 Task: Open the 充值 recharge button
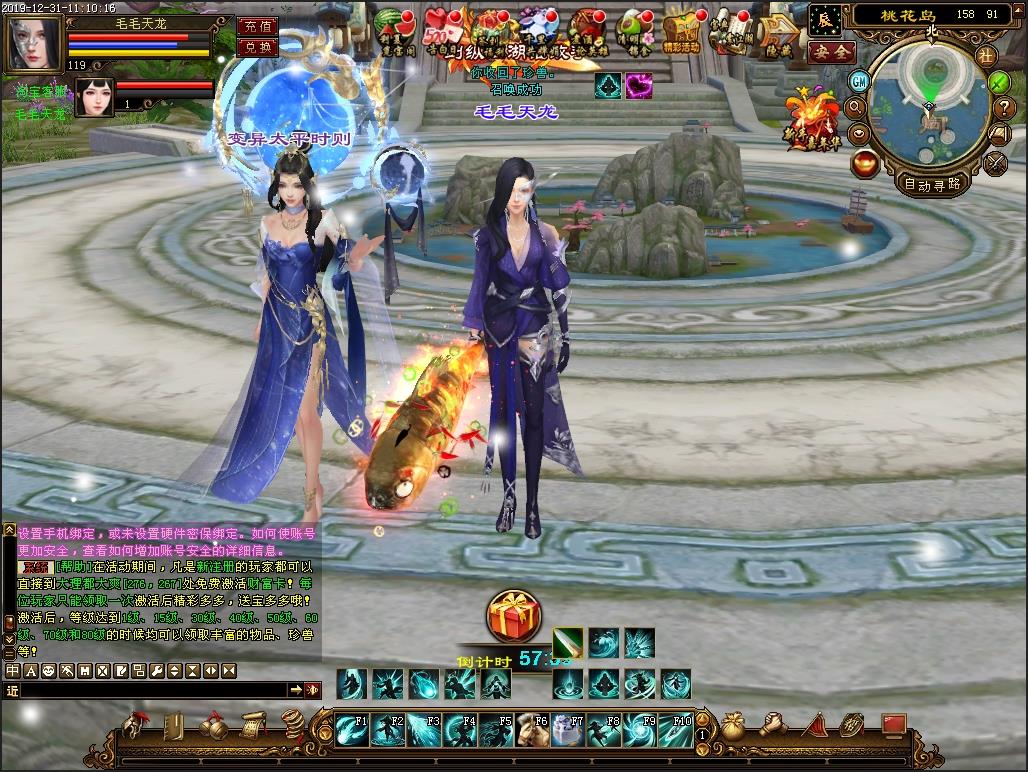pos(258,26)
